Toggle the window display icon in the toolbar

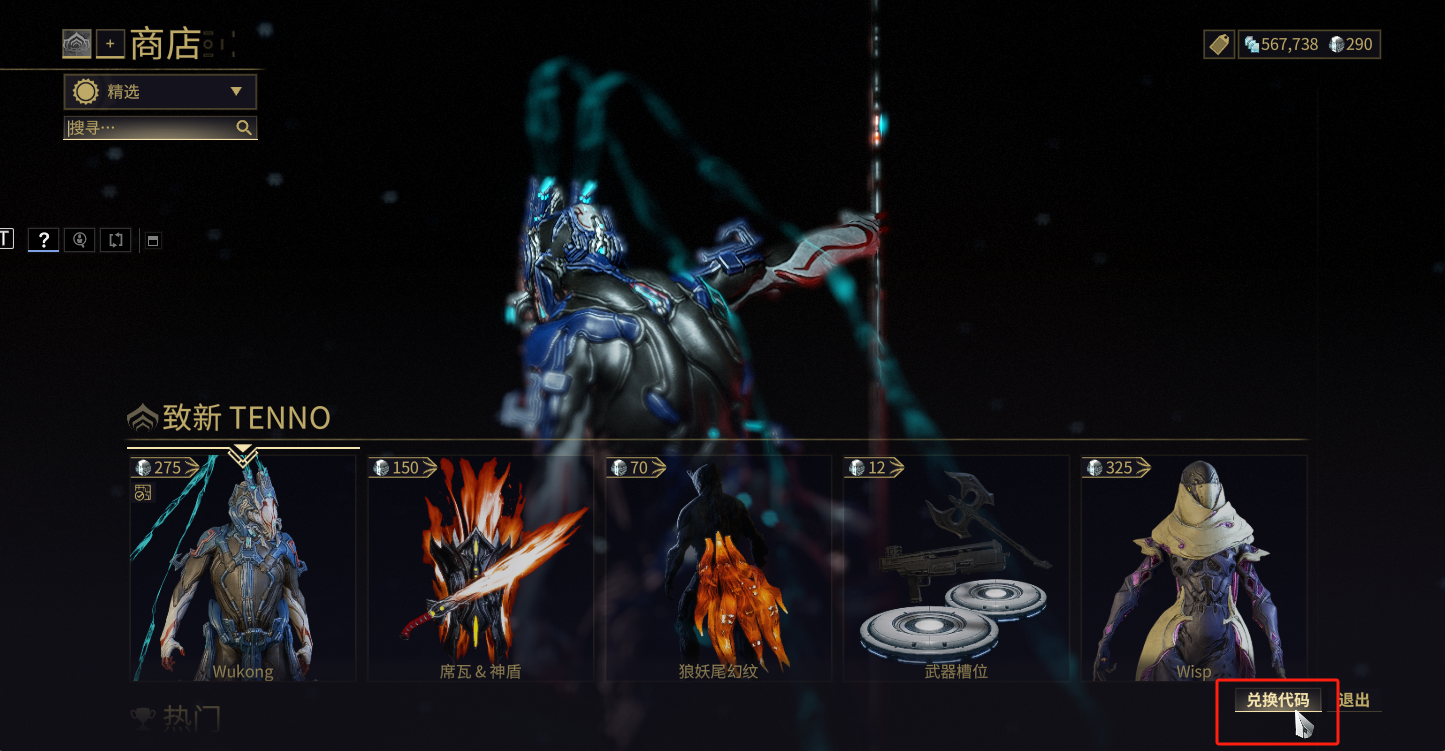pos(152,240)
